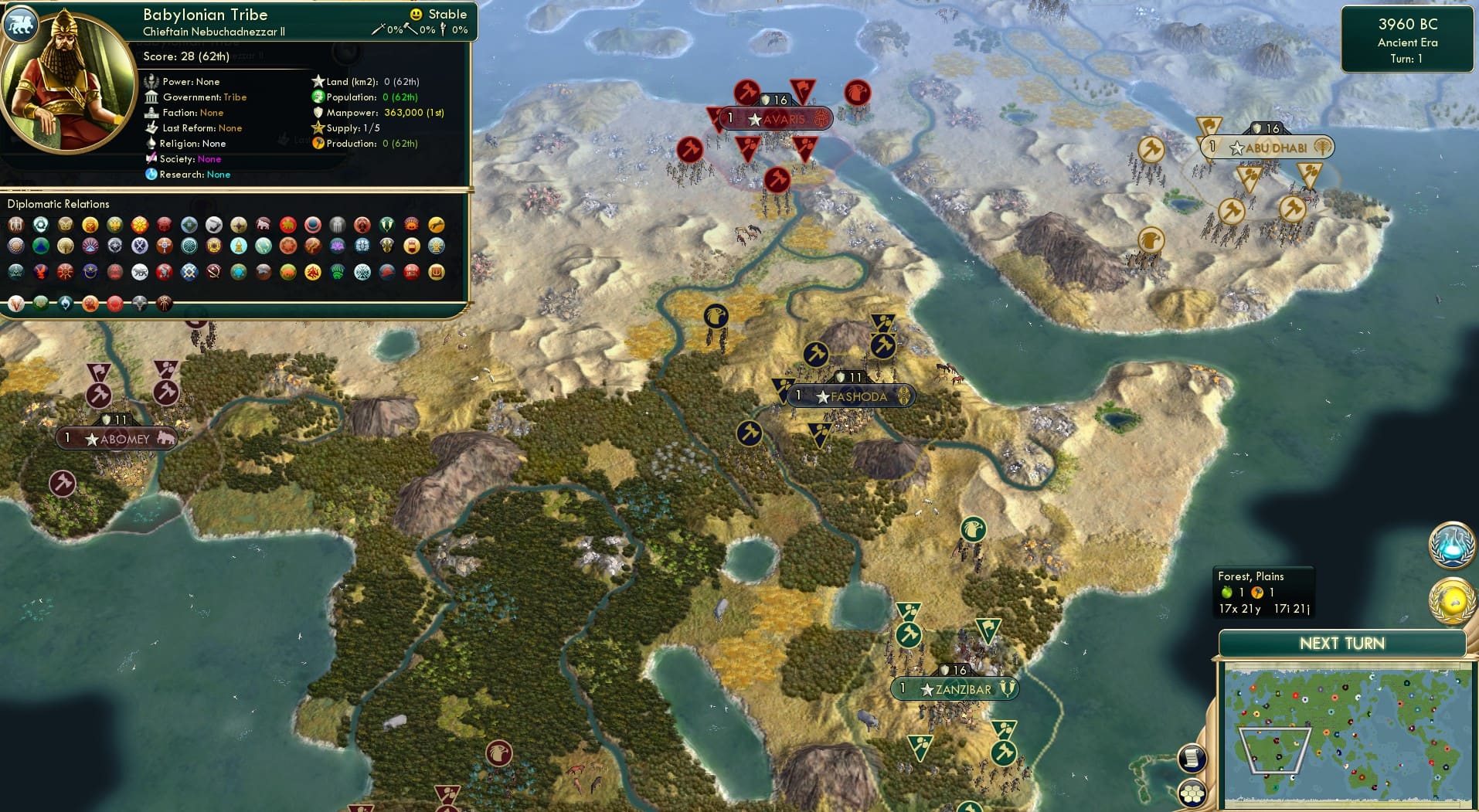The image size is (1479, 812).
Task: Click the Babylonian winged-lion emblem
Action: click(21, 24)
